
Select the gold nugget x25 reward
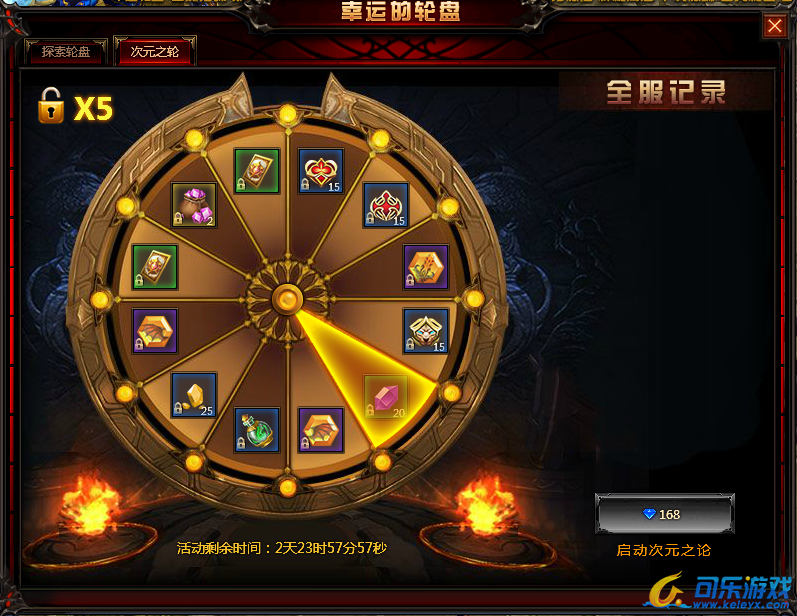click(193, 395)
